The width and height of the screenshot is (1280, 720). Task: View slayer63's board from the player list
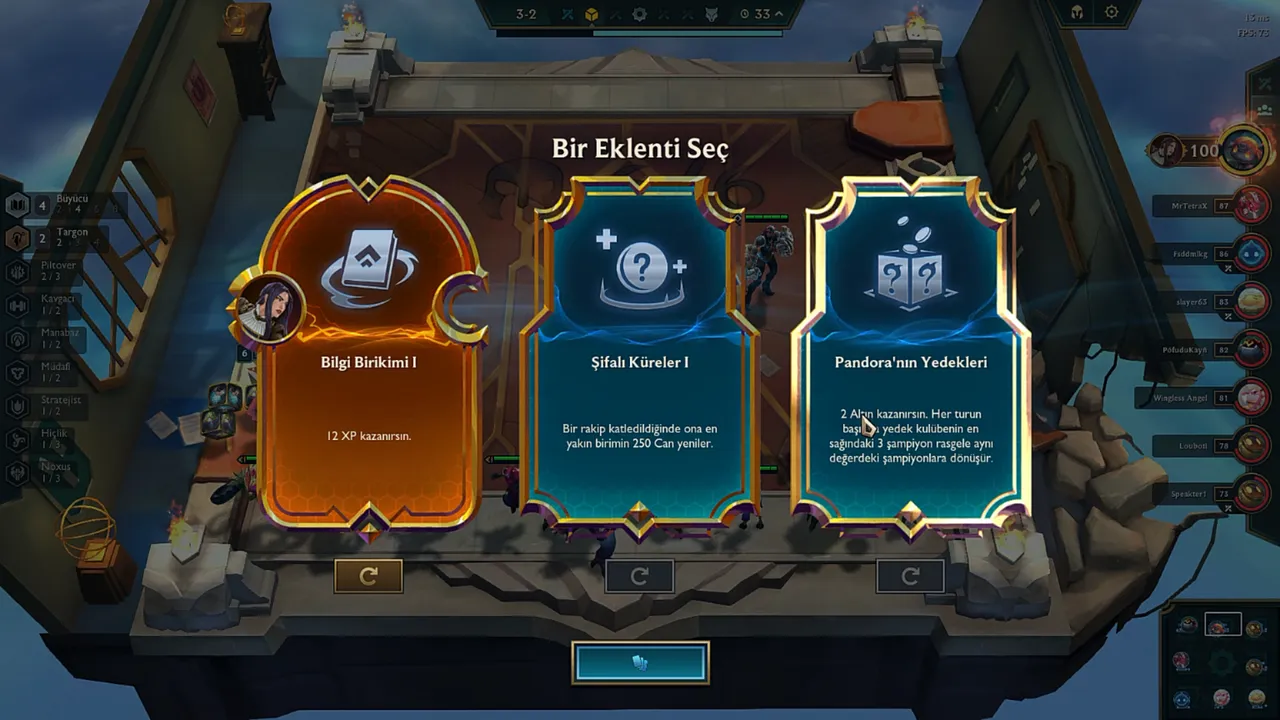(x=1251, y=301)
